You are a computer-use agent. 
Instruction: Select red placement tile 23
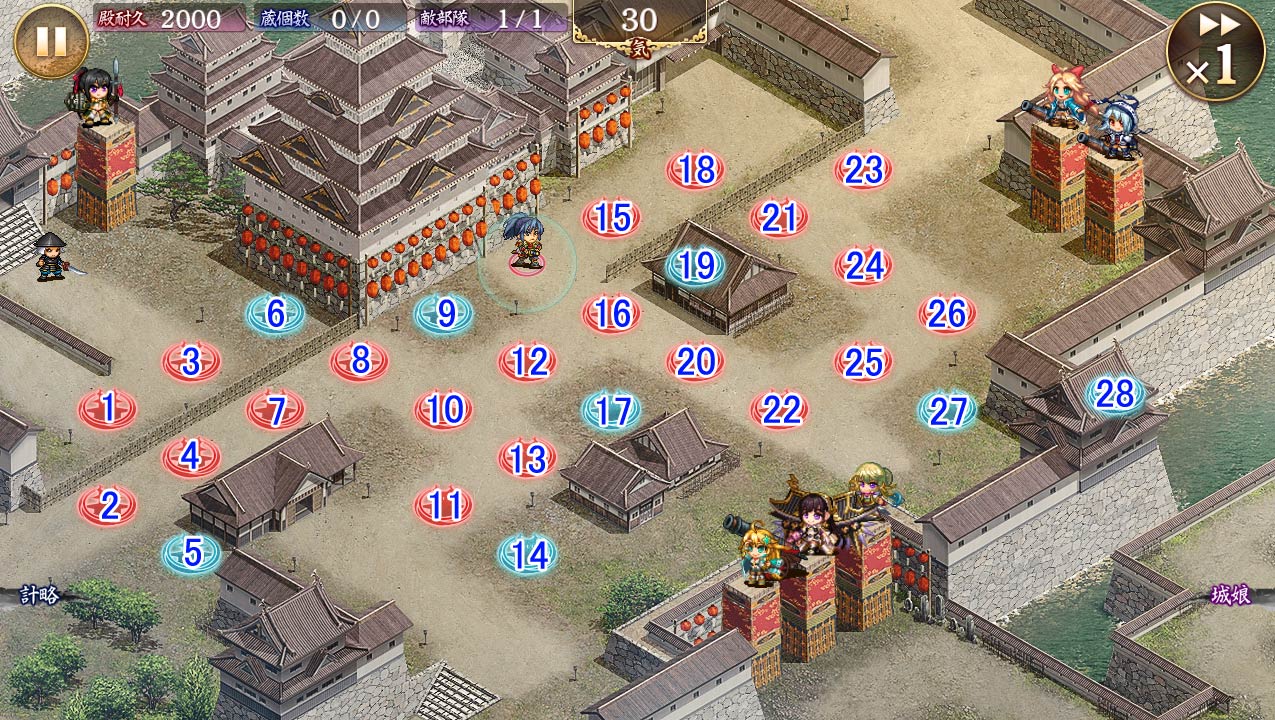(x=863, y=170)
